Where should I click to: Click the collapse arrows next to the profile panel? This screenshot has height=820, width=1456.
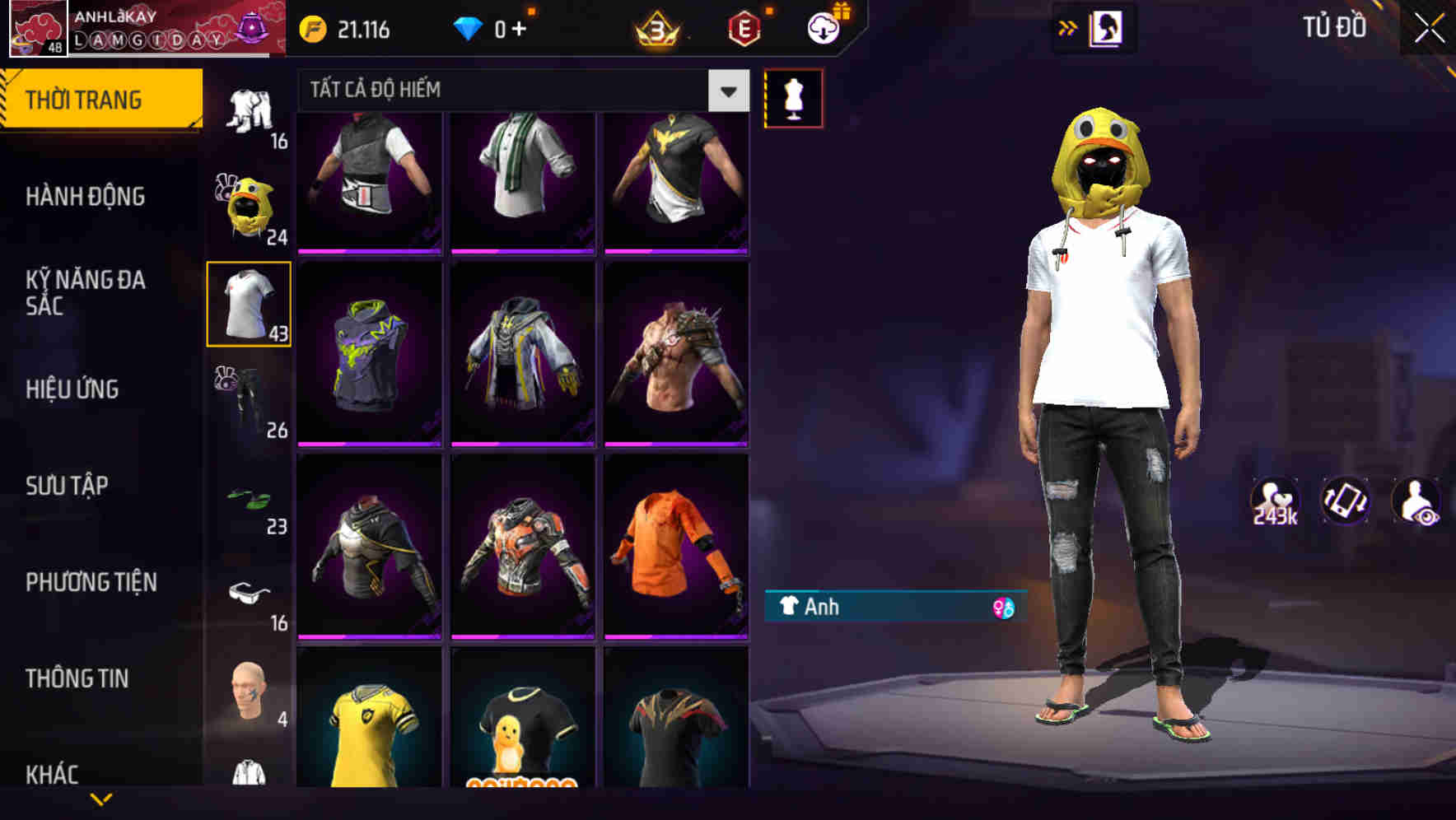point(1068,27)
